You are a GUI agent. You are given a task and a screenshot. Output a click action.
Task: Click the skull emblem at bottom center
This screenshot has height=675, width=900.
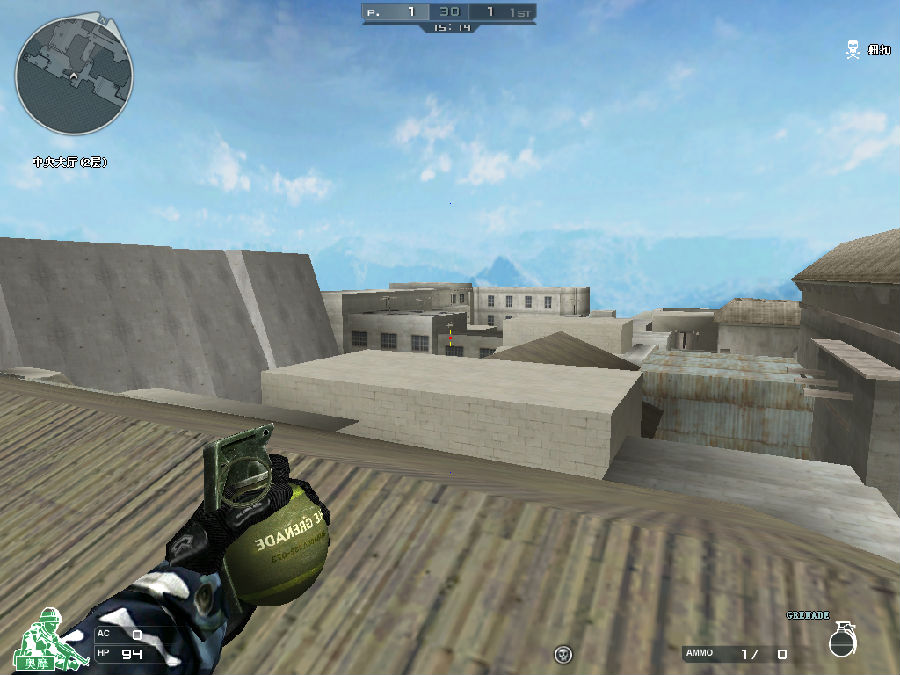(564, 655)
